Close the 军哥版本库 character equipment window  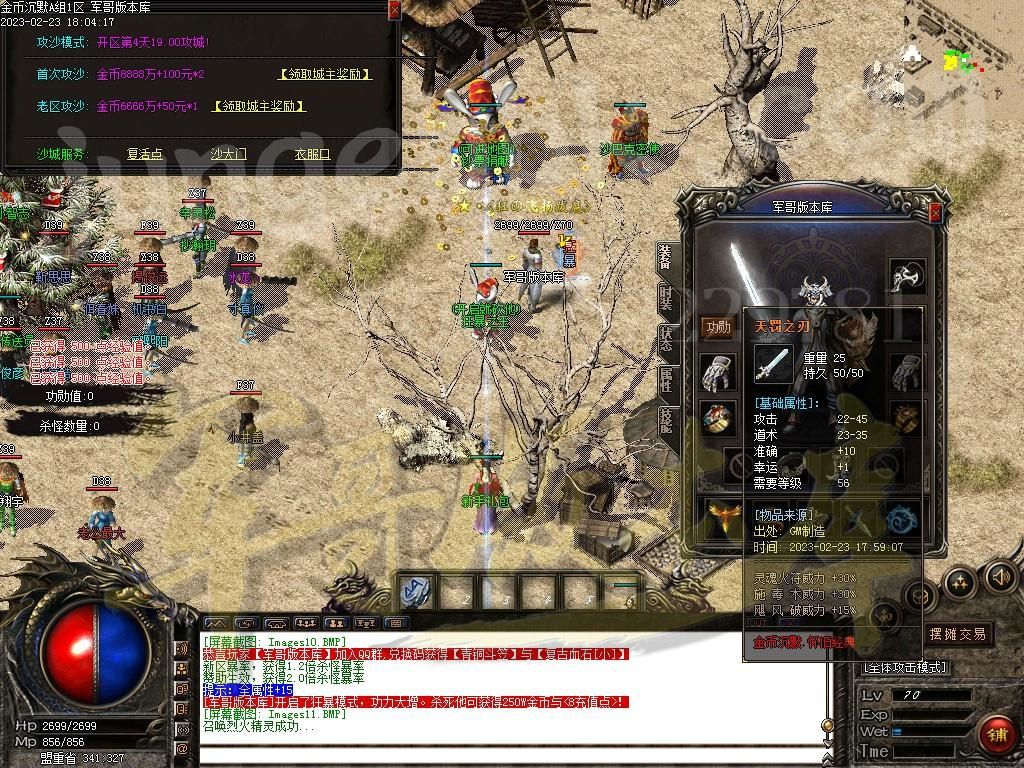point(935,213)
